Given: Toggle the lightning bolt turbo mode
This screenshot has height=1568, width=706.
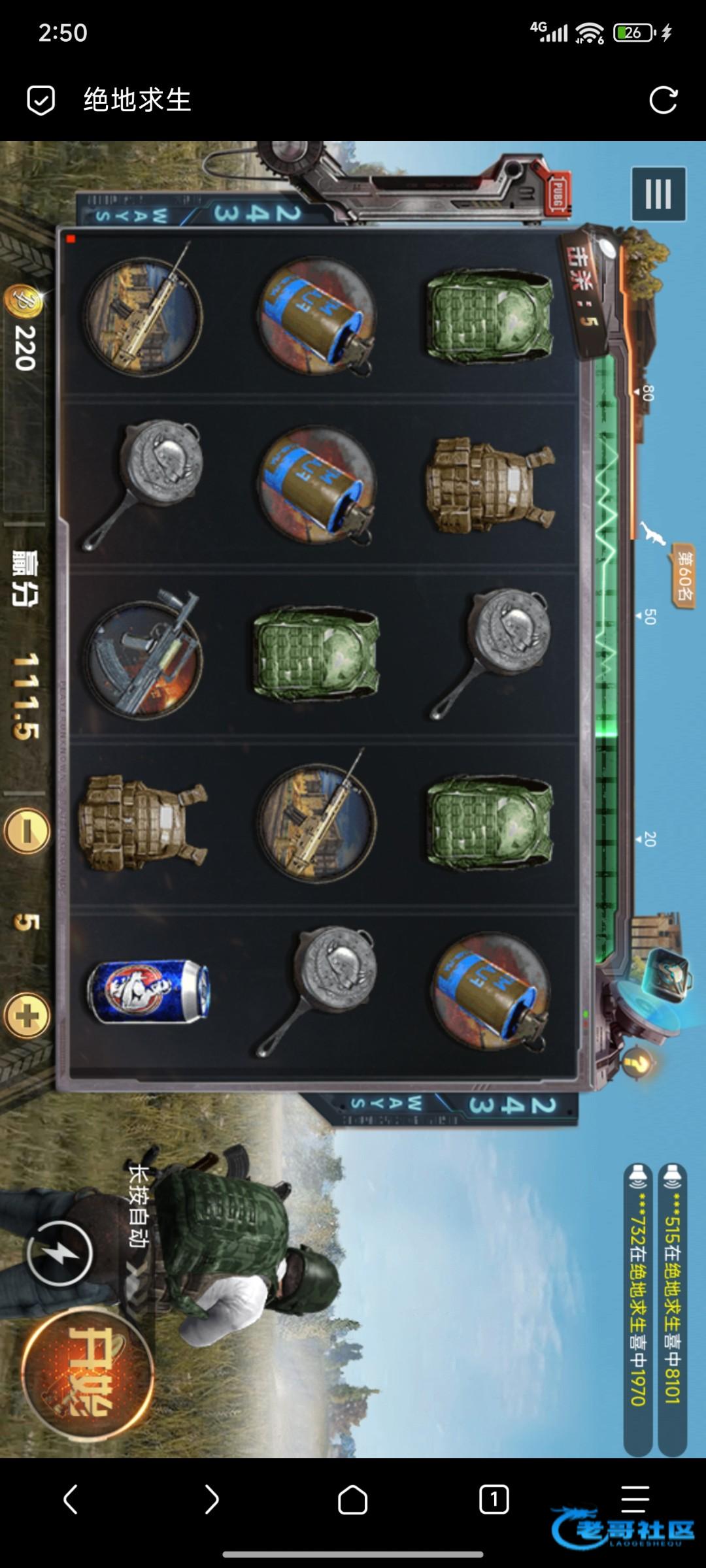Looking at the screenshot, I should coord(59,1253).
